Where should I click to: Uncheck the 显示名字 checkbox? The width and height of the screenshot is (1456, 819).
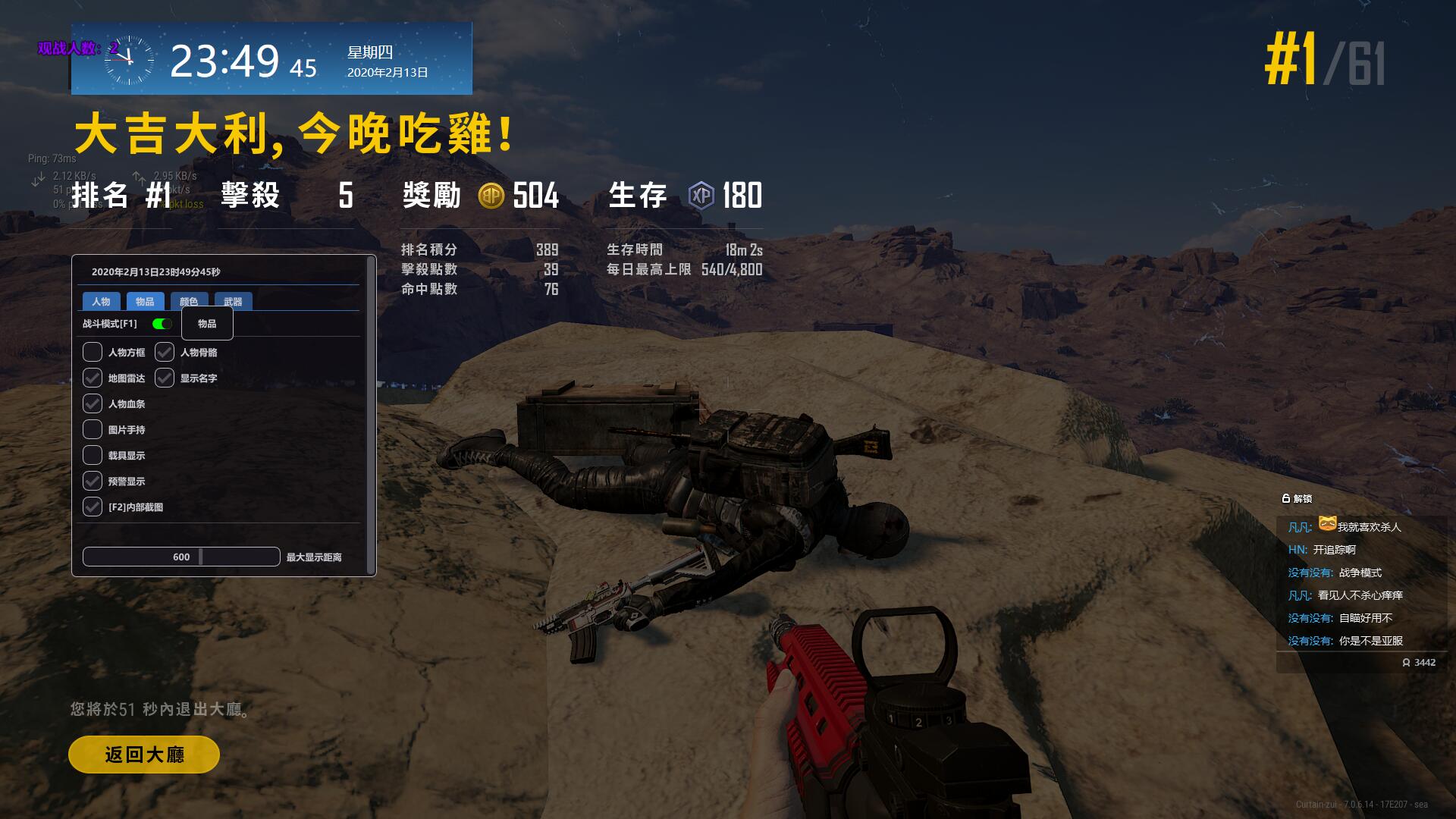pos(165,378)
